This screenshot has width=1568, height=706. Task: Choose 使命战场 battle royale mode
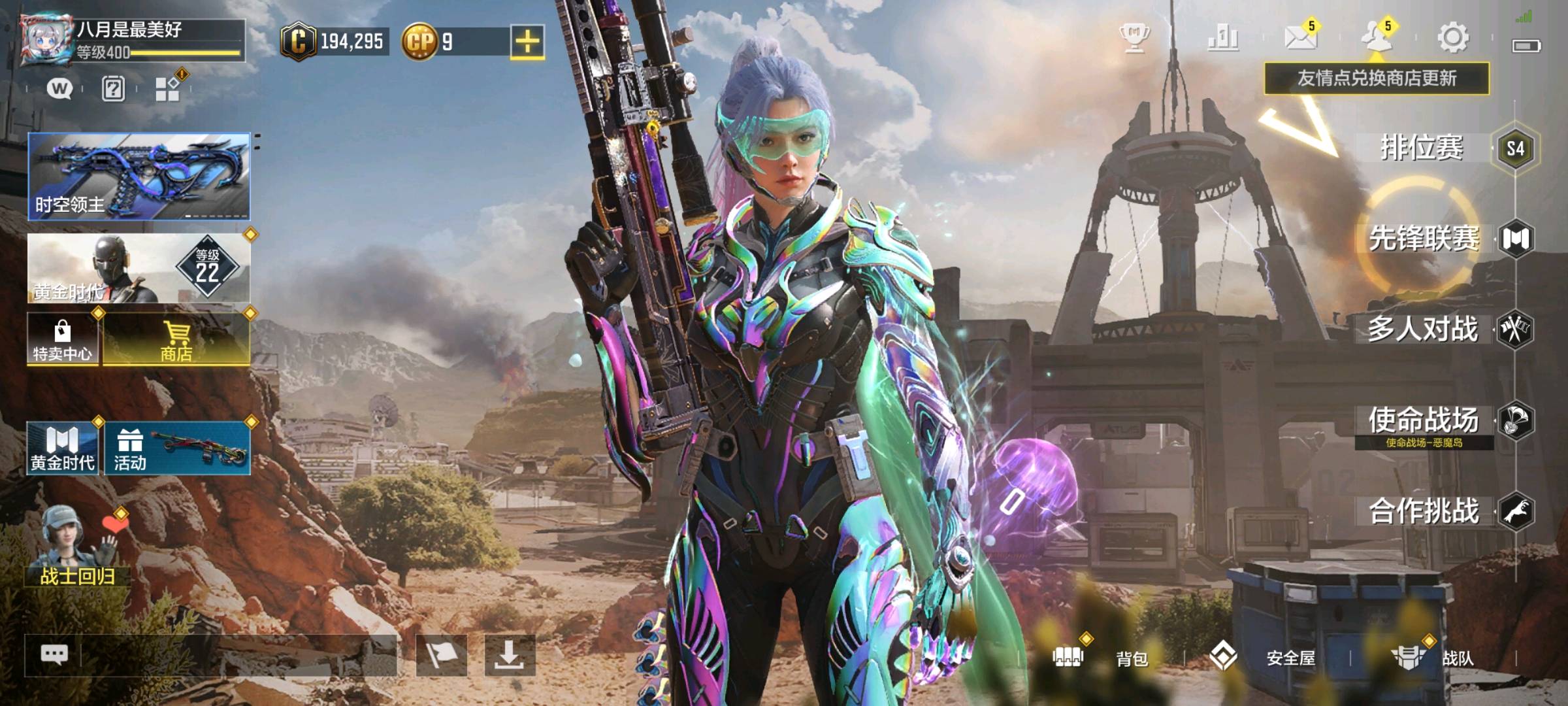tap(1424, 421)
